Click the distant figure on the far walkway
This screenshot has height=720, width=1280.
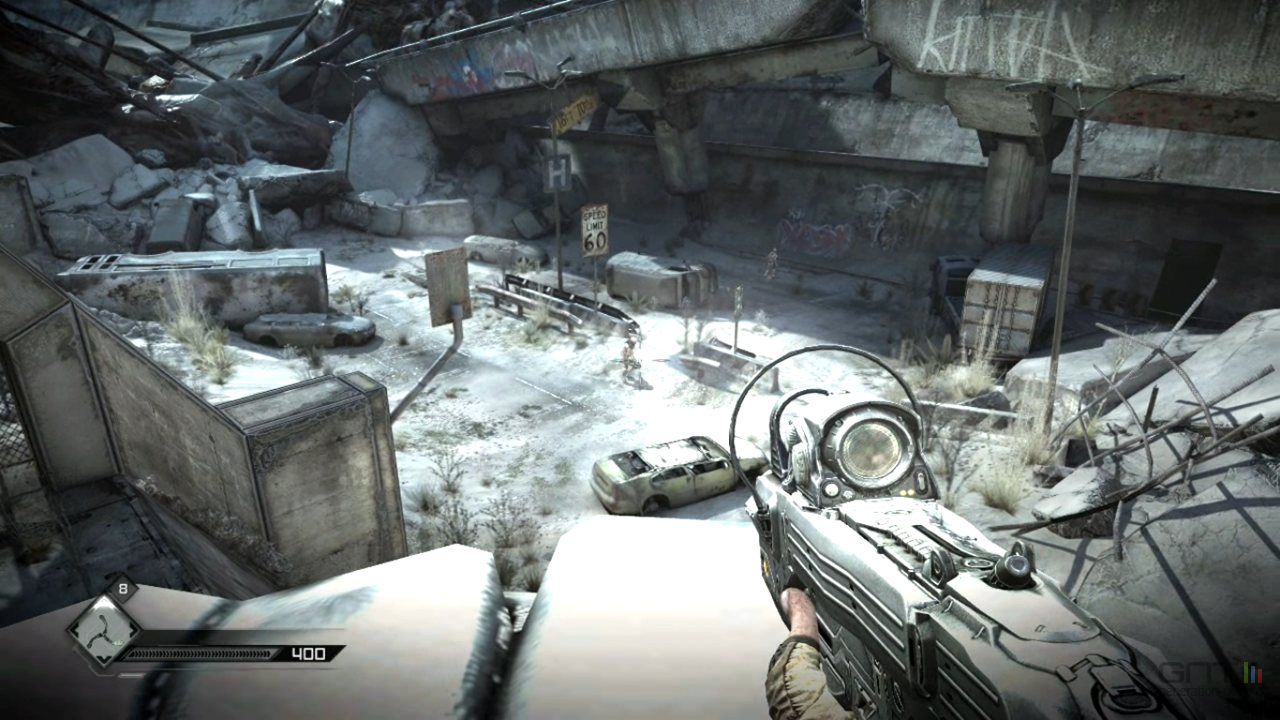pyautogui.click(x=770, y=262)
